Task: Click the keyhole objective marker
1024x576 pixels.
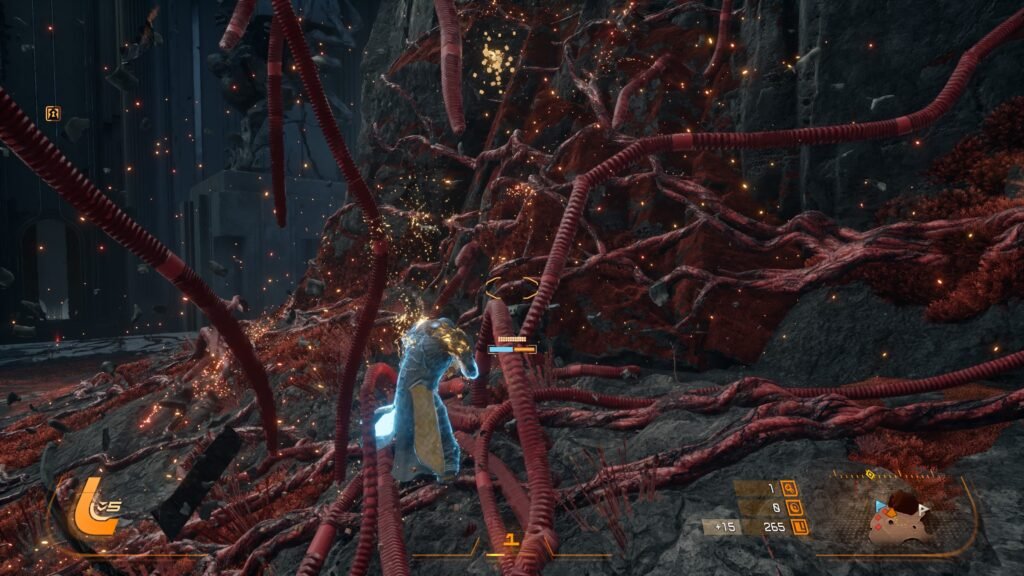Action: pyautogui.click(x=53, y=113)
